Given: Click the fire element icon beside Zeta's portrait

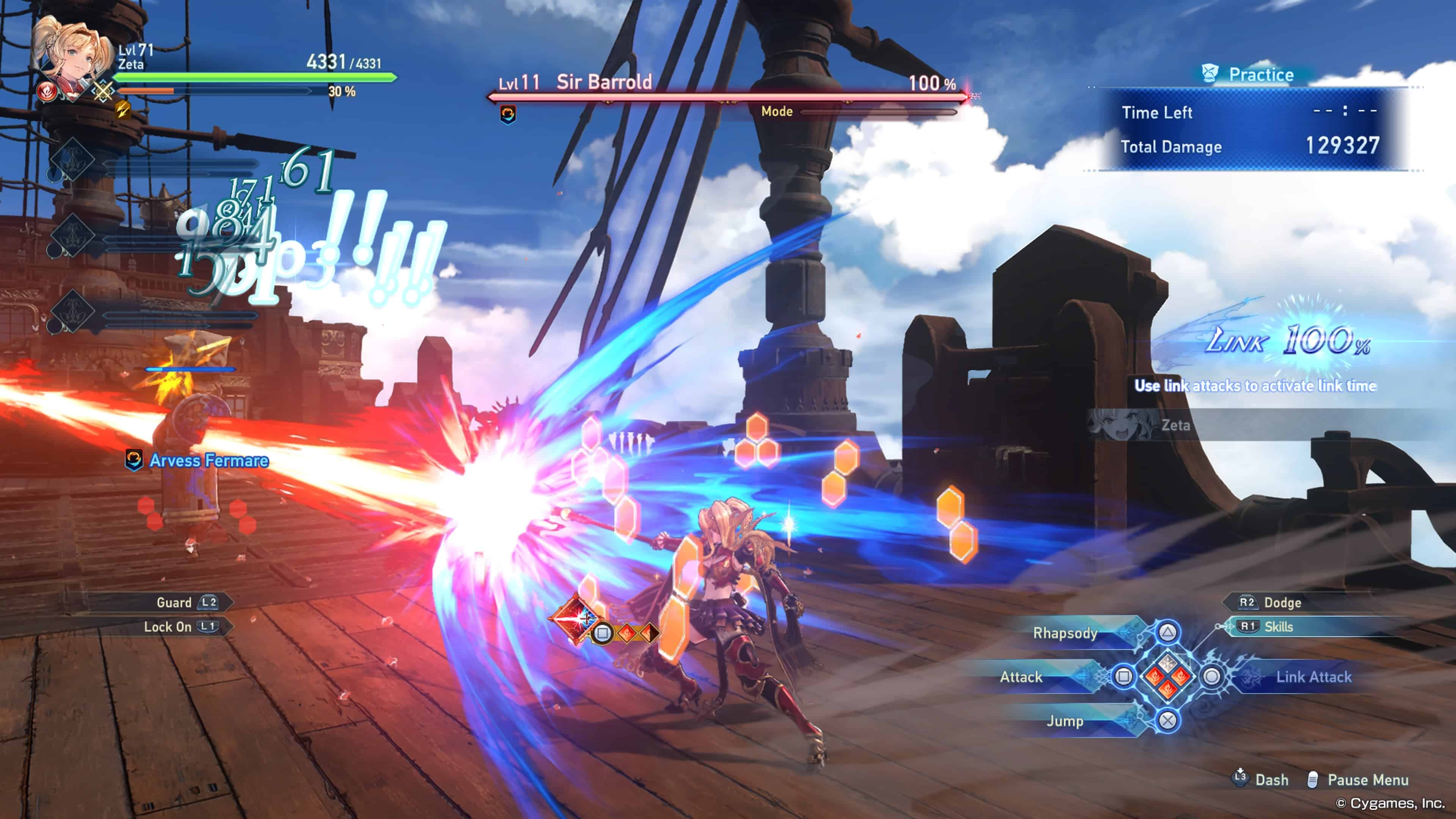Looking at the screenshot, I should tap(46, 91).
